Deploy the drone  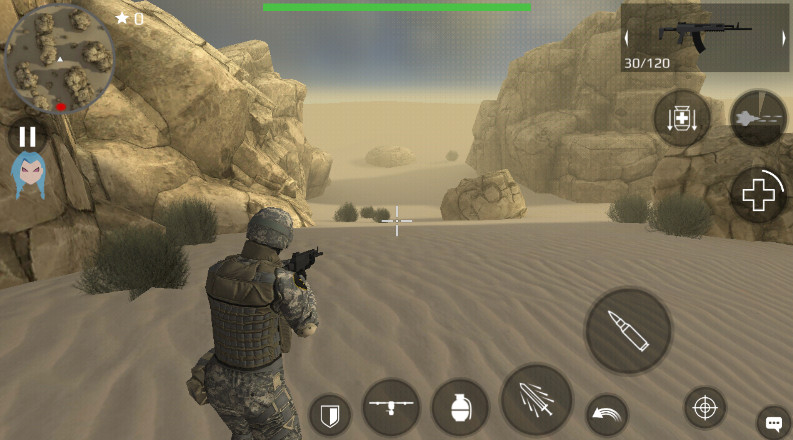391,407
